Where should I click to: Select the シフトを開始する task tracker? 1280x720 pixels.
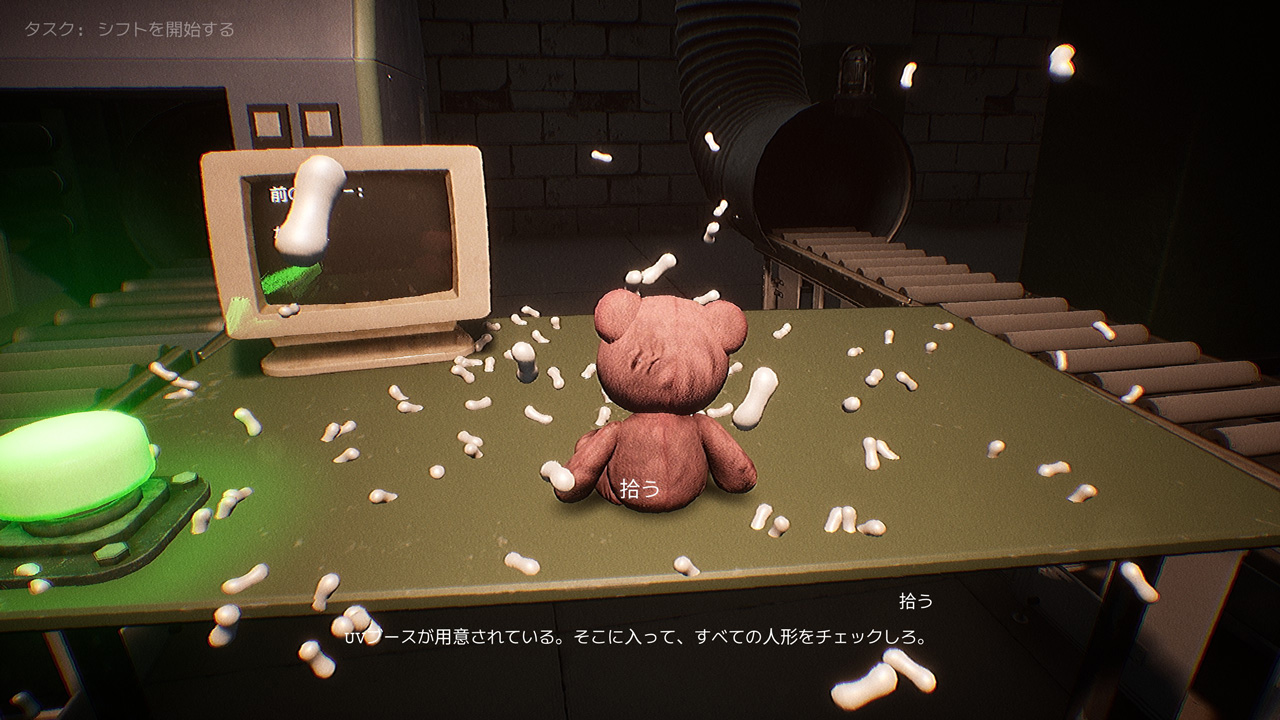point(130,30)
